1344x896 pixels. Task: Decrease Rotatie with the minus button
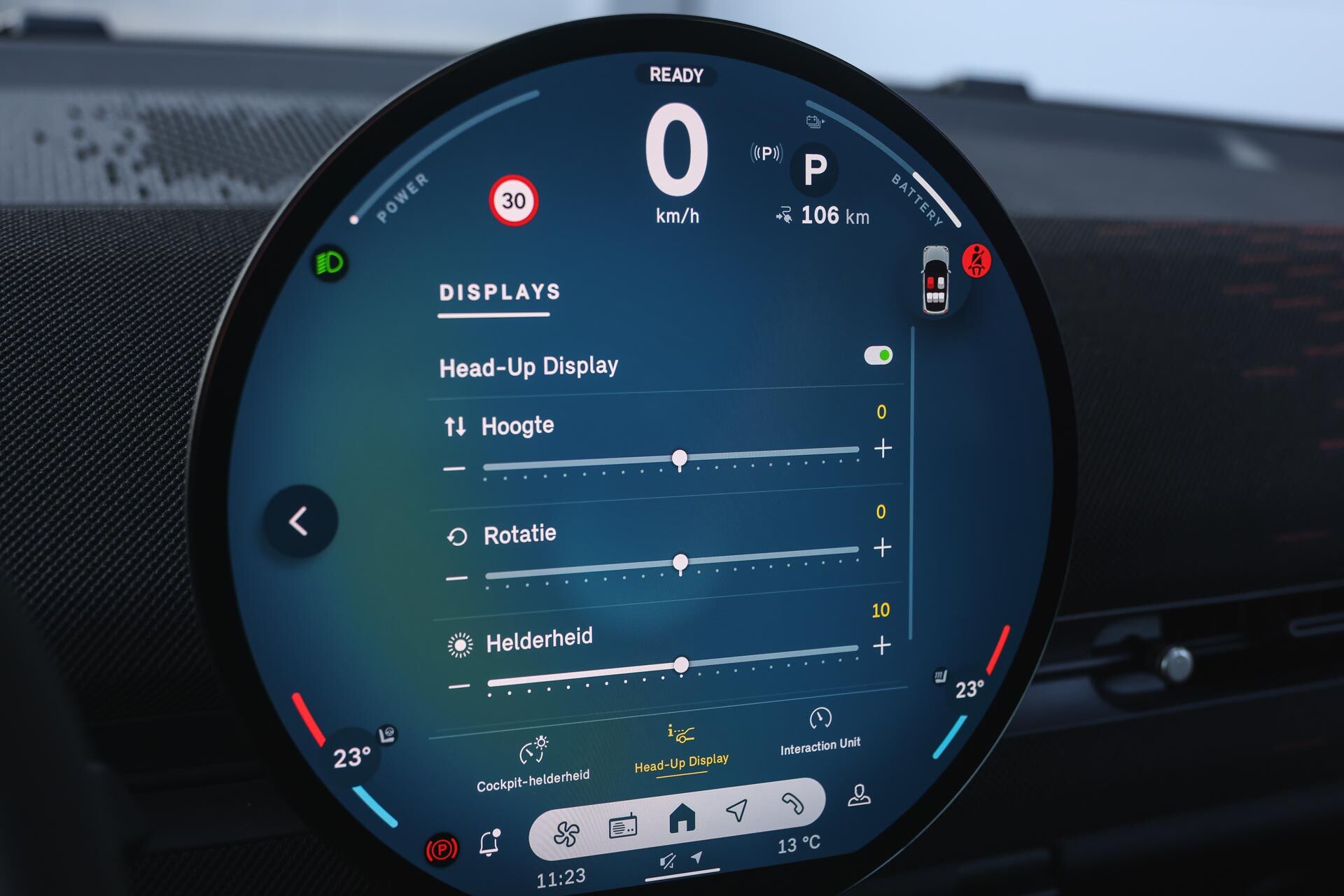click(456, 578)
